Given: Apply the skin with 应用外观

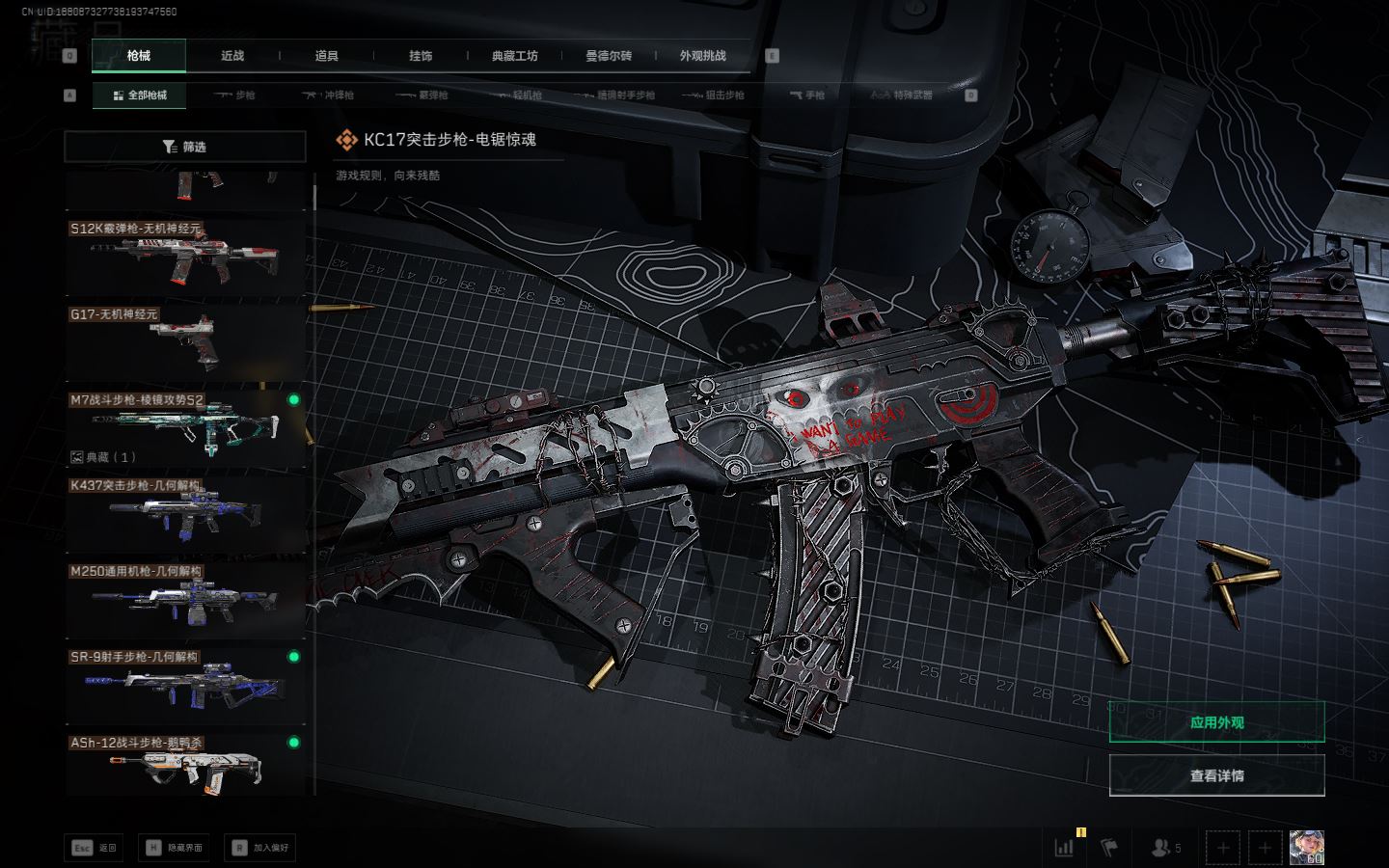Looking at the screenshot, I should click(1216, 722).
